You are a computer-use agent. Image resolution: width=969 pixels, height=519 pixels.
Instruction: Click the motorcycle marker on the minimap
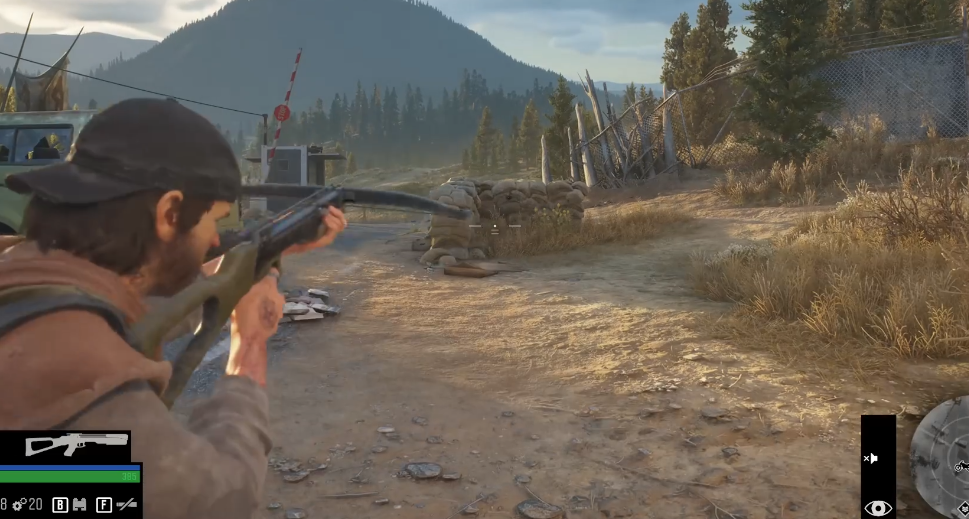tap(961, 466)
